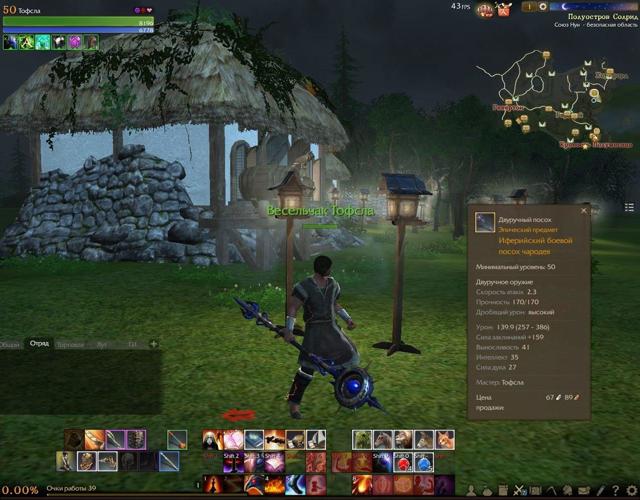Click the Ревергон town marker on minimap
The width and height of the screenshot is (640, 500).
[507, 105]
